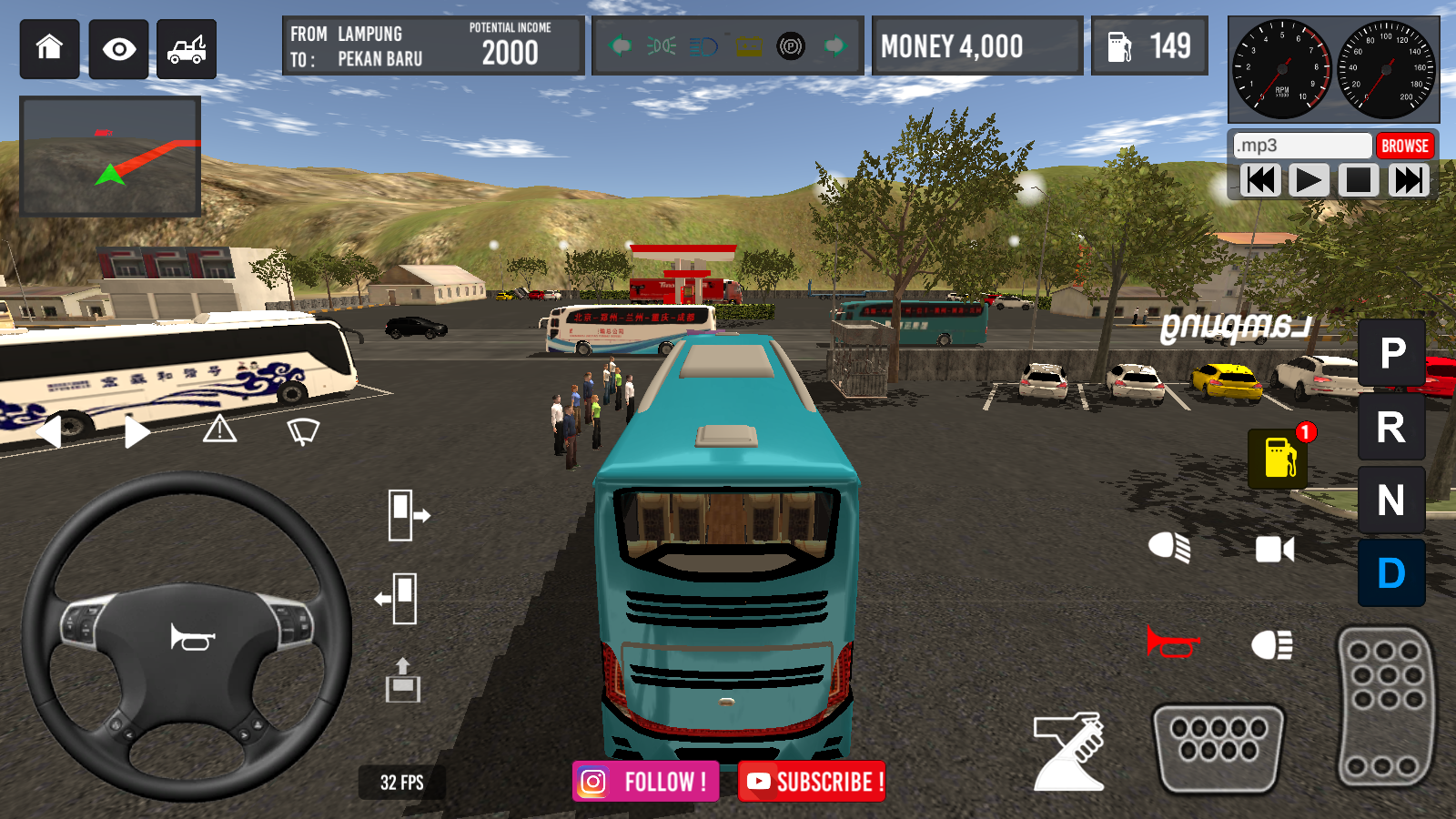Toggle the right turn signal arrow
This screenshot has height=819, width=1456.
point(134,430)
